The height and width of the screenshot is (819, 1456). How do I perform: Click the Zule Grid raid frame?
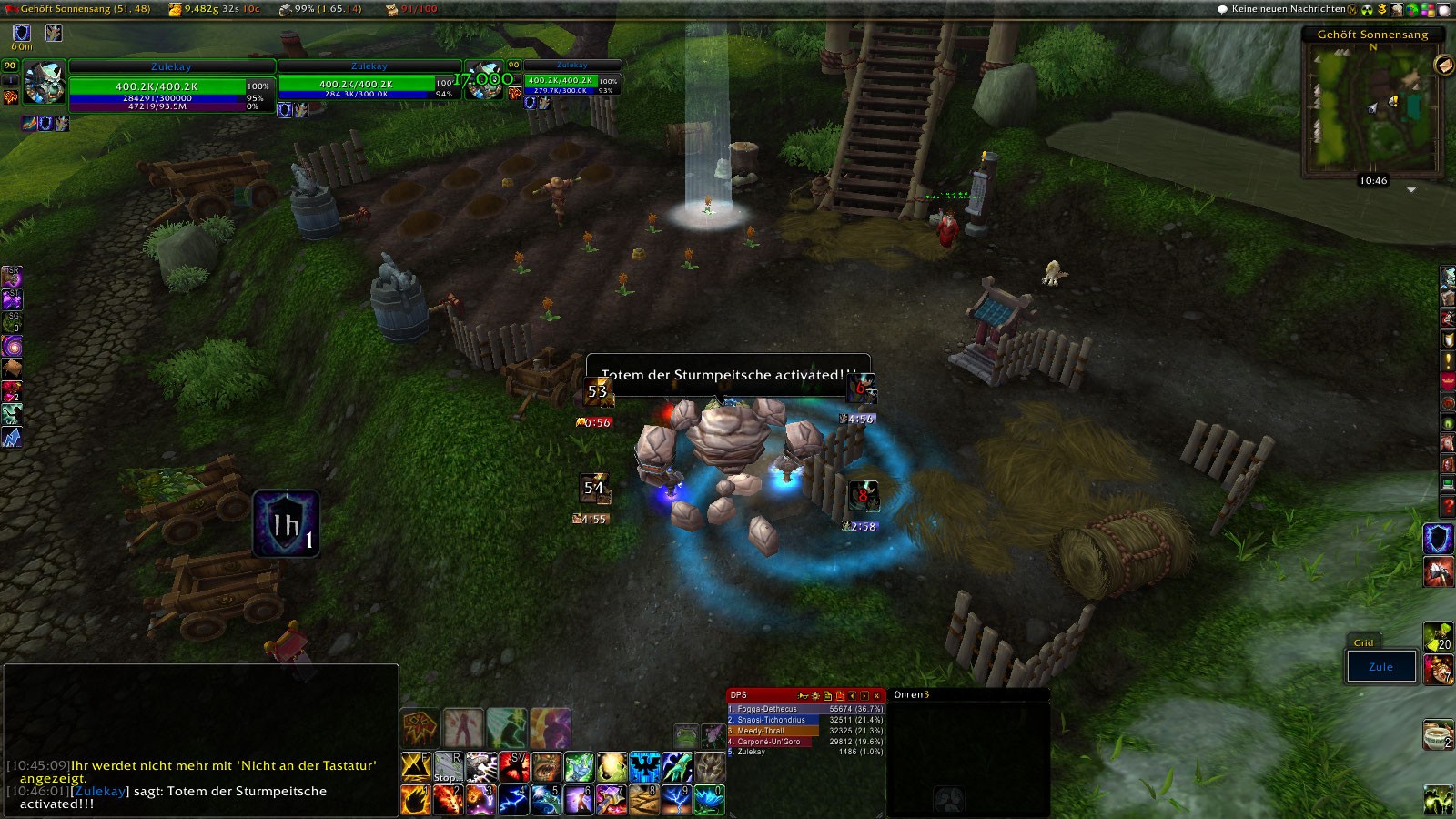pos(1381,666)
